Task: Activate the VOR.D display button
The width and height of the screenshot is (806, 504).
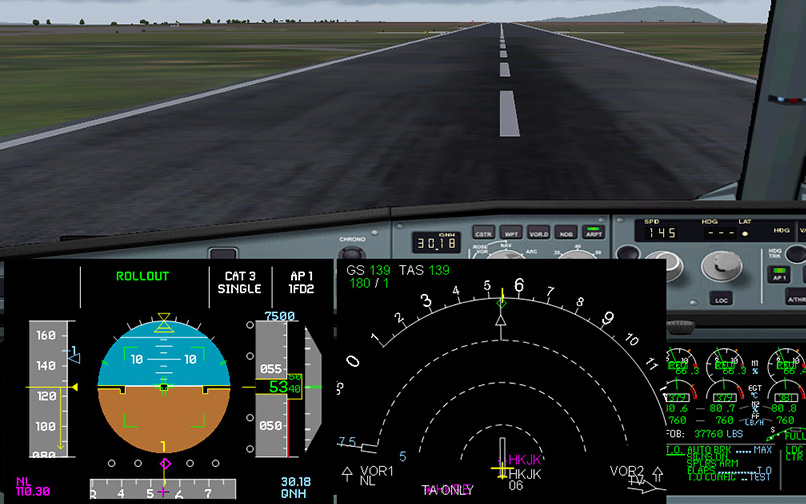Action: (x=538, y=233)
